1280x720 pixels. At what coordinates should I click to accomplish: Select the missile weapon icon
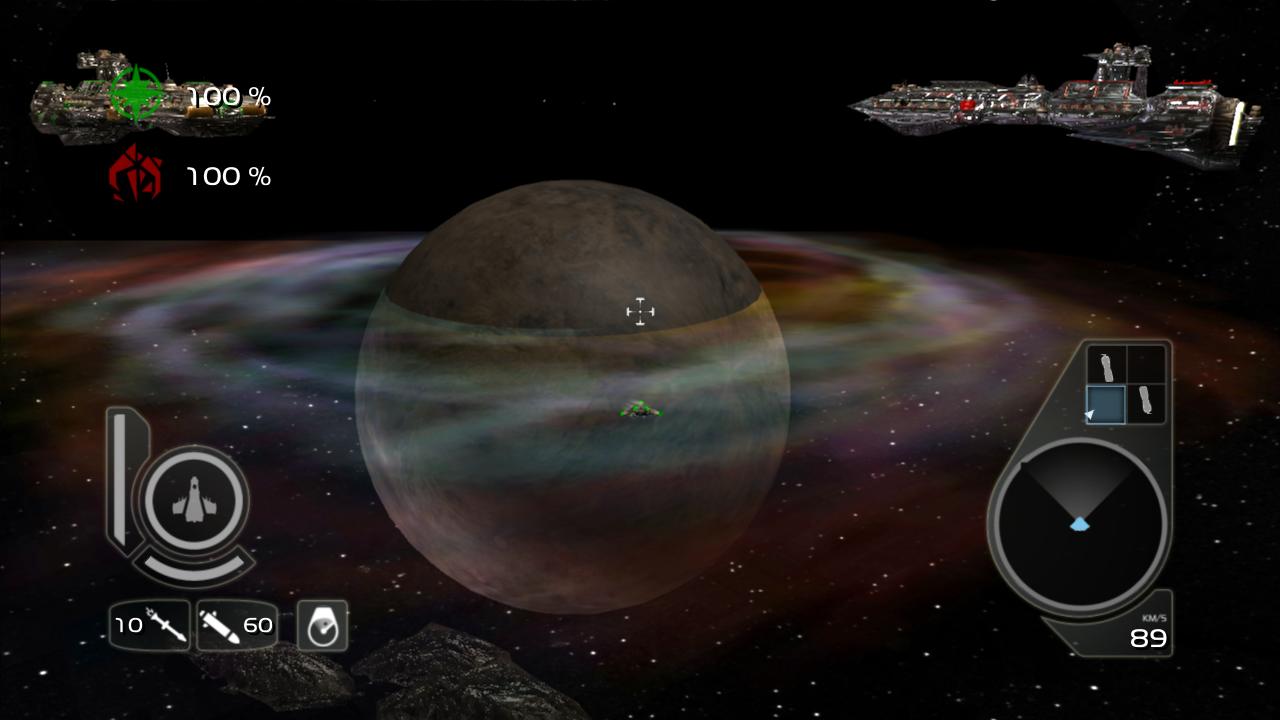[x=163, y=626]
